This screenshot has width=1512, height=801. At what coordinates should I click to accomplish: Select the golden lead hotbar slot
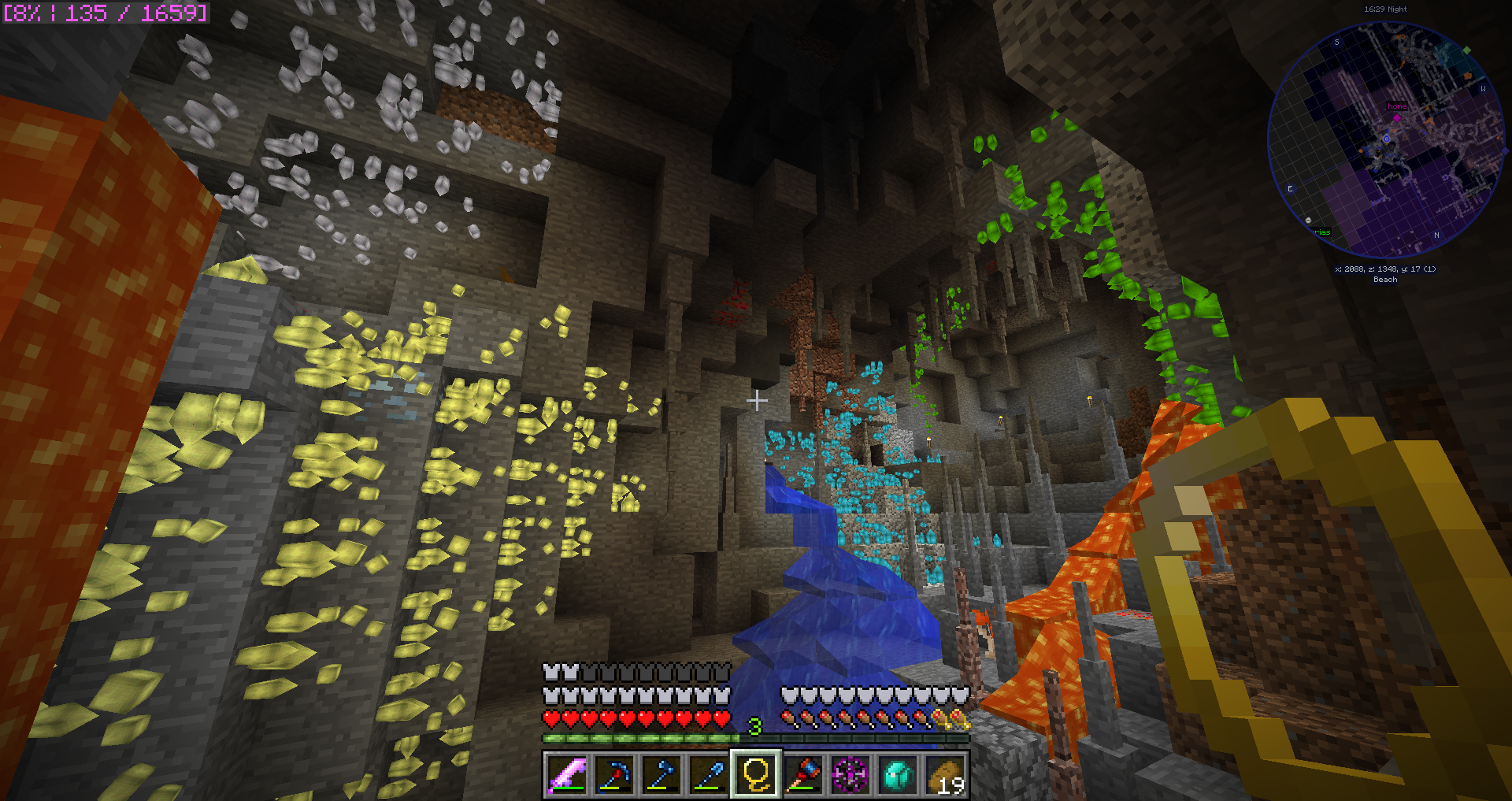point(756,774)
